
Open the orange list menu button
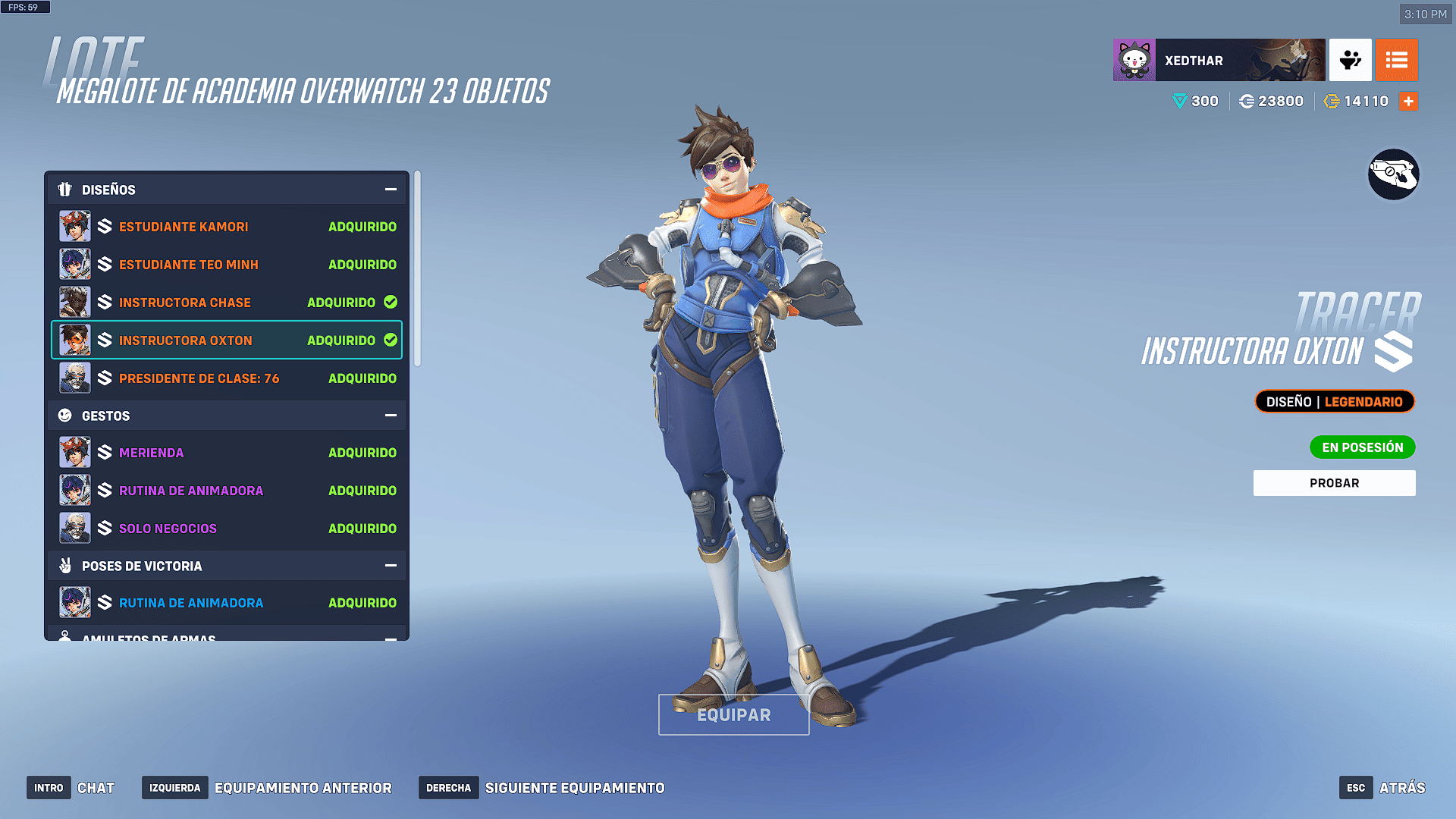point(1396,60)
